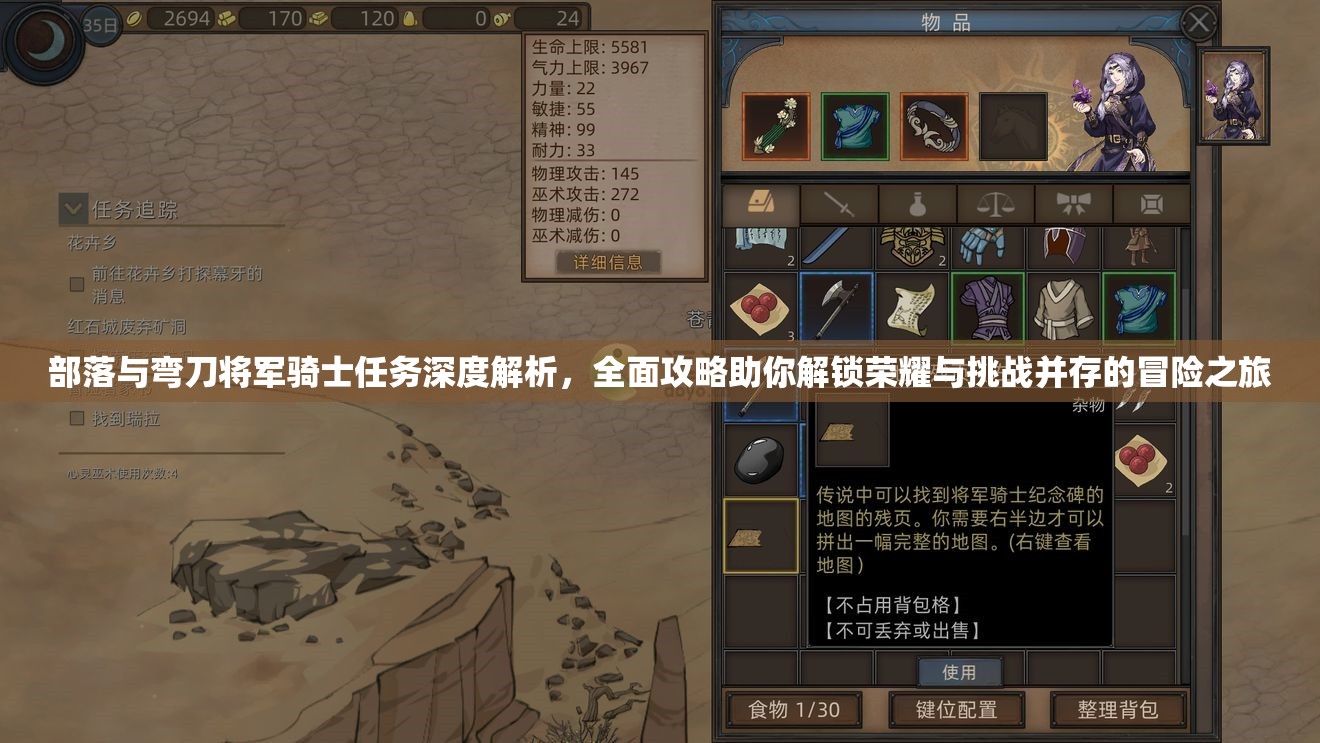Viewport: 1320px width, 743px height.
Task: Select the weapons sword tab icon
Action: coord(840,203)
